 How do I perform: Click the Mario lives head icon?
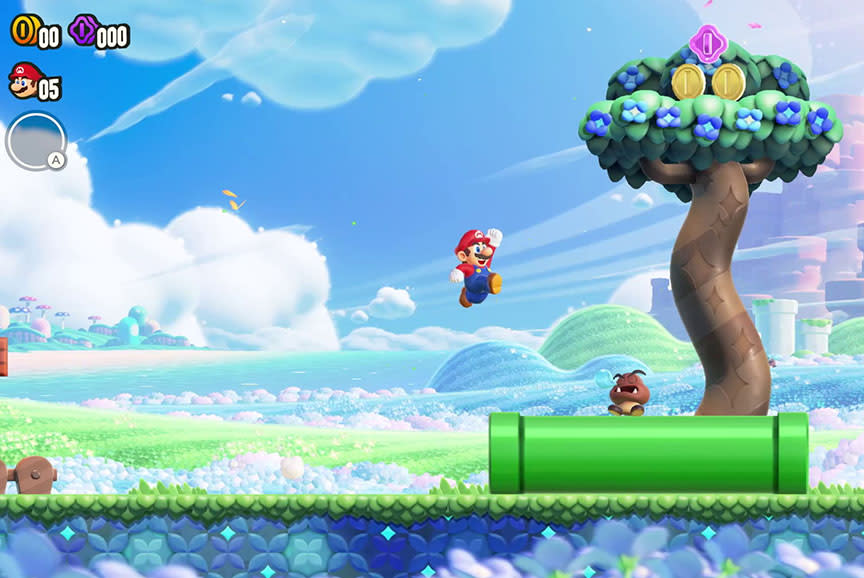(x=23, y=80)
